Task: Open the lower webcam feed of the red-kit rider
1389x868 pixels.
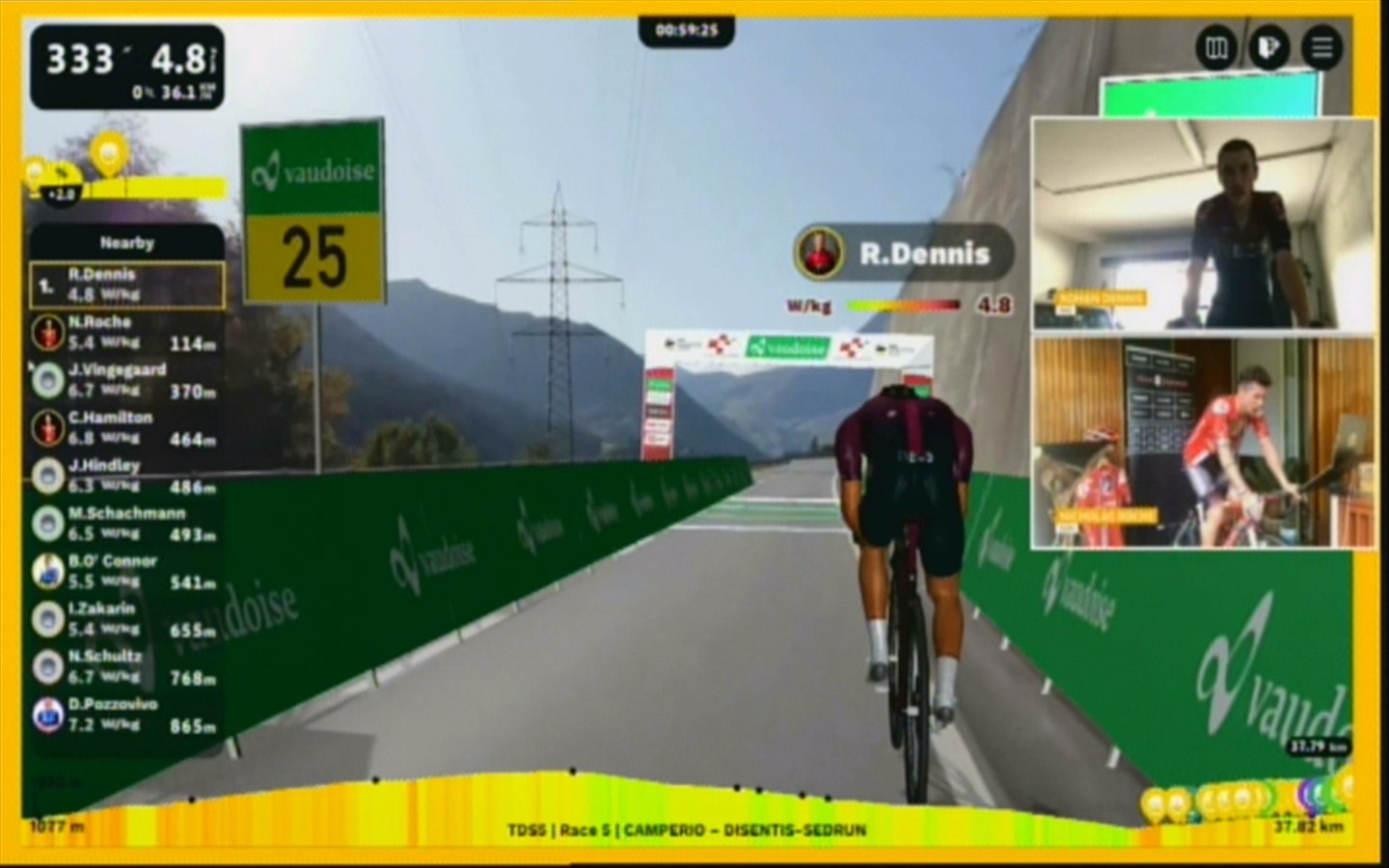Action: pos(1203,443)
